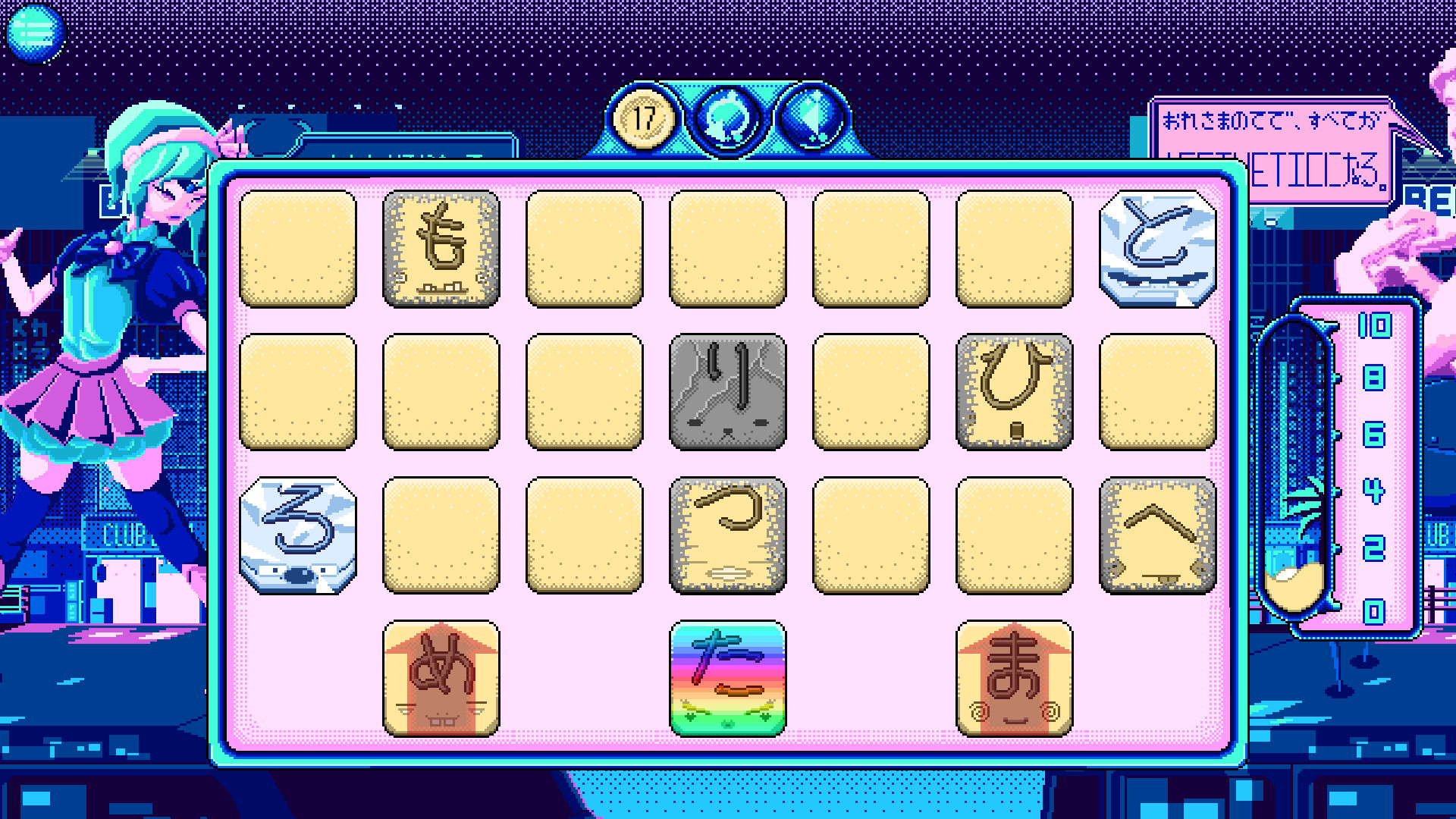Viewport: 1456px width, 819px height.
Task: Click the ひ tile with gray edges
Action: [1015, 390]
